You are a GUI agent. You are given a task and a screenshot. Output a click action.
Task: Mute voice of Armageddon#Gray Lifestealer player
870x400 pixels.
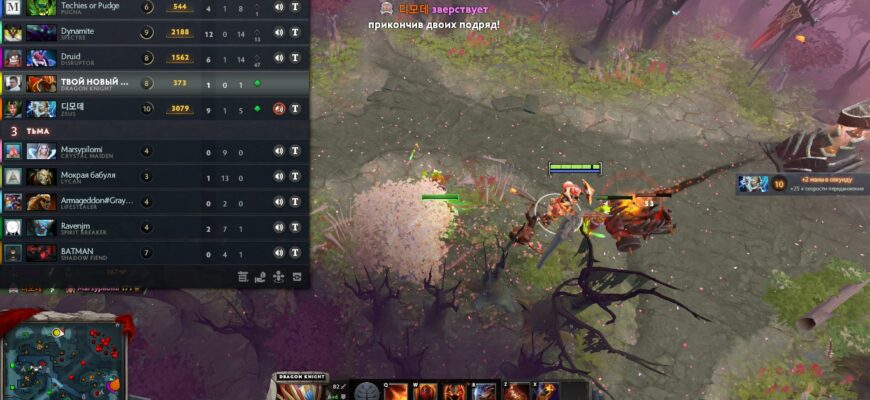pos(279,202)
